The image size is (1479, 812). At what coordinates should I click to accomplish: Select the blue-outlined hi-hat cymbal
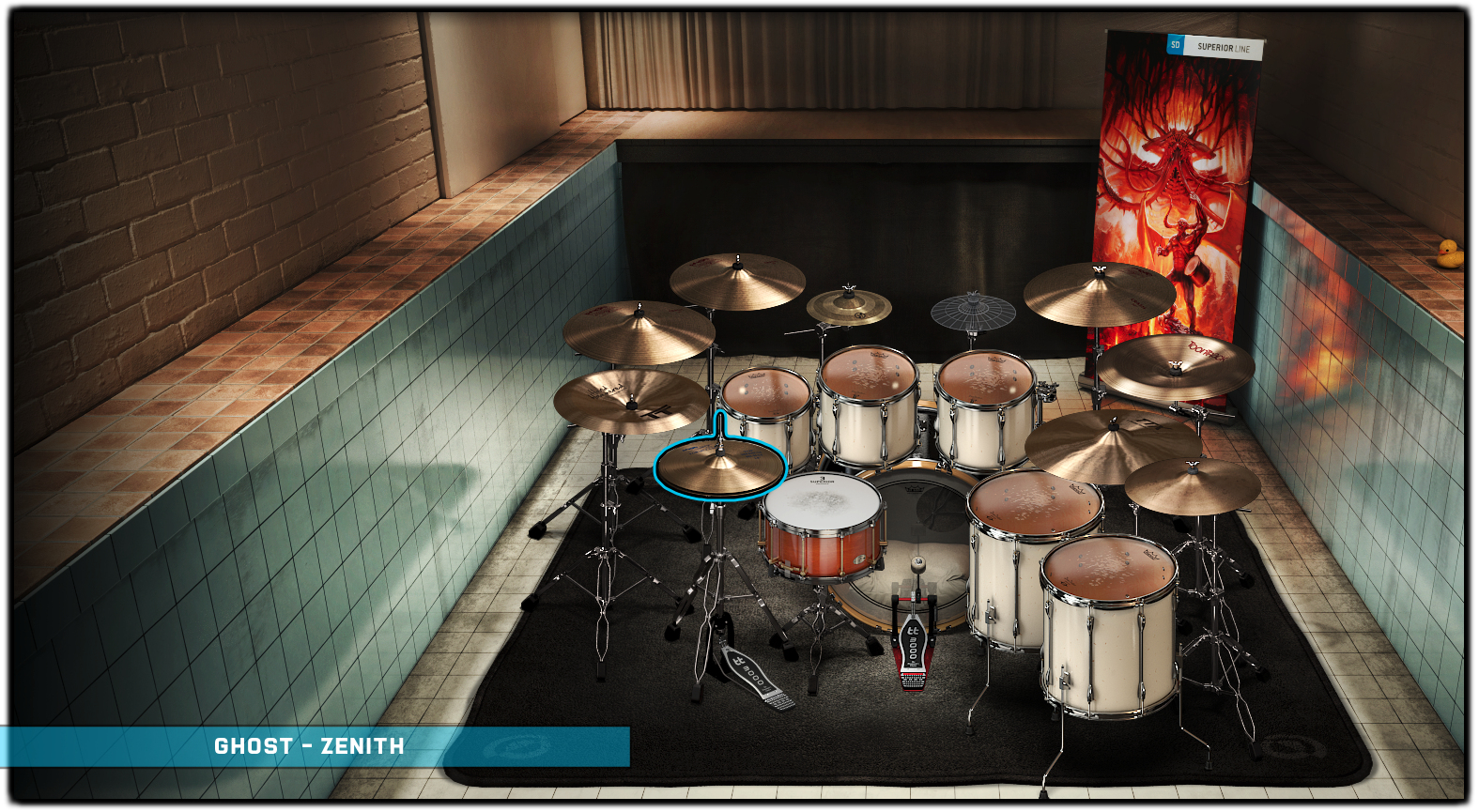coord(719,468)
